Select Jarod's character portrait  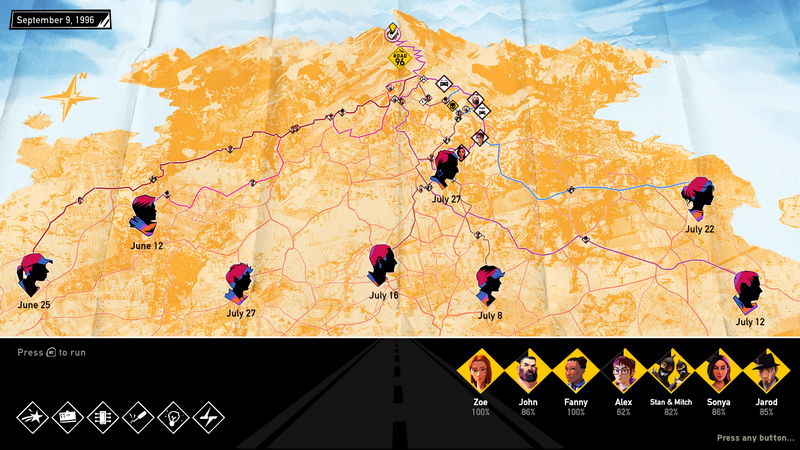tap(766, 373)
